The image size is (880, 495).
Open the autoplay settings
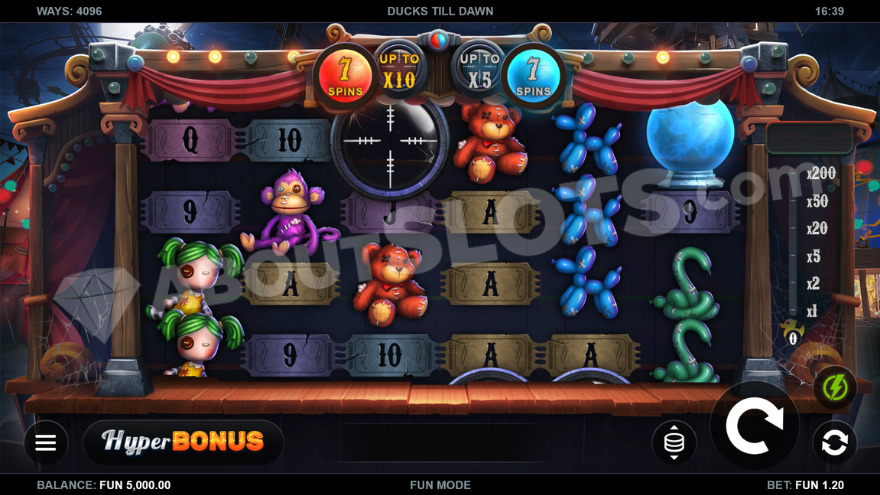(834, 442)
